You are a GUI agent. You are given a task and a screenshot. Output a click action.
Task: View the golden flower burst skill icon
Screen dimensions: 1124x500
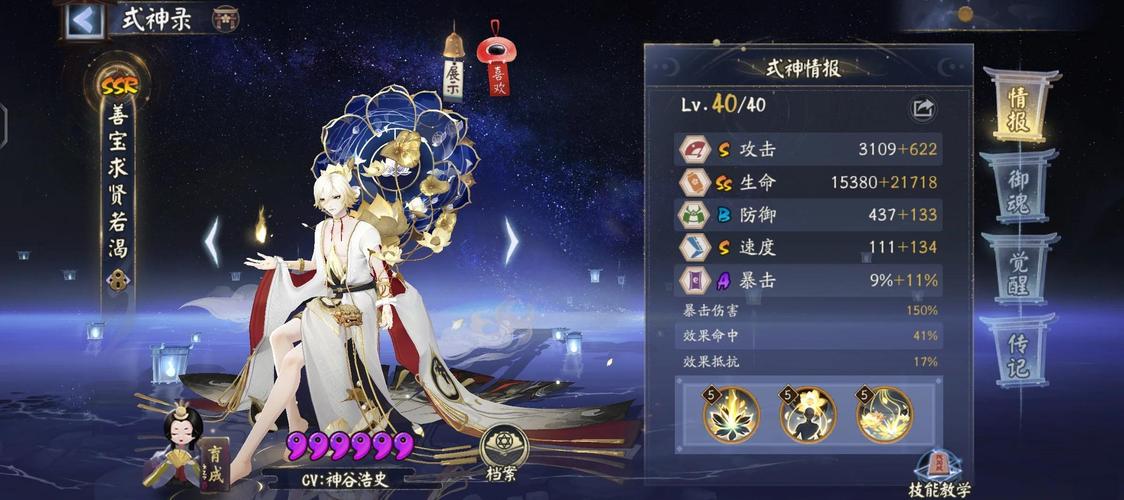(885, 414)
